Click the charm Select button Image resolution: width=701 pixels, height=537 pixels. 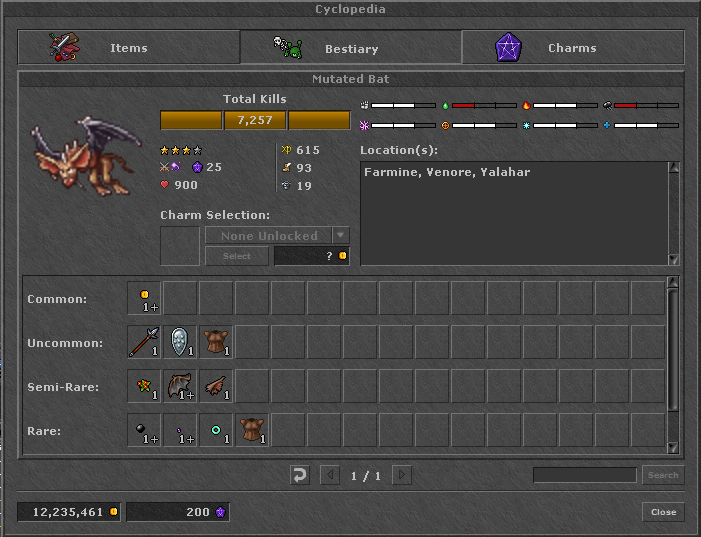coord(237,256)
